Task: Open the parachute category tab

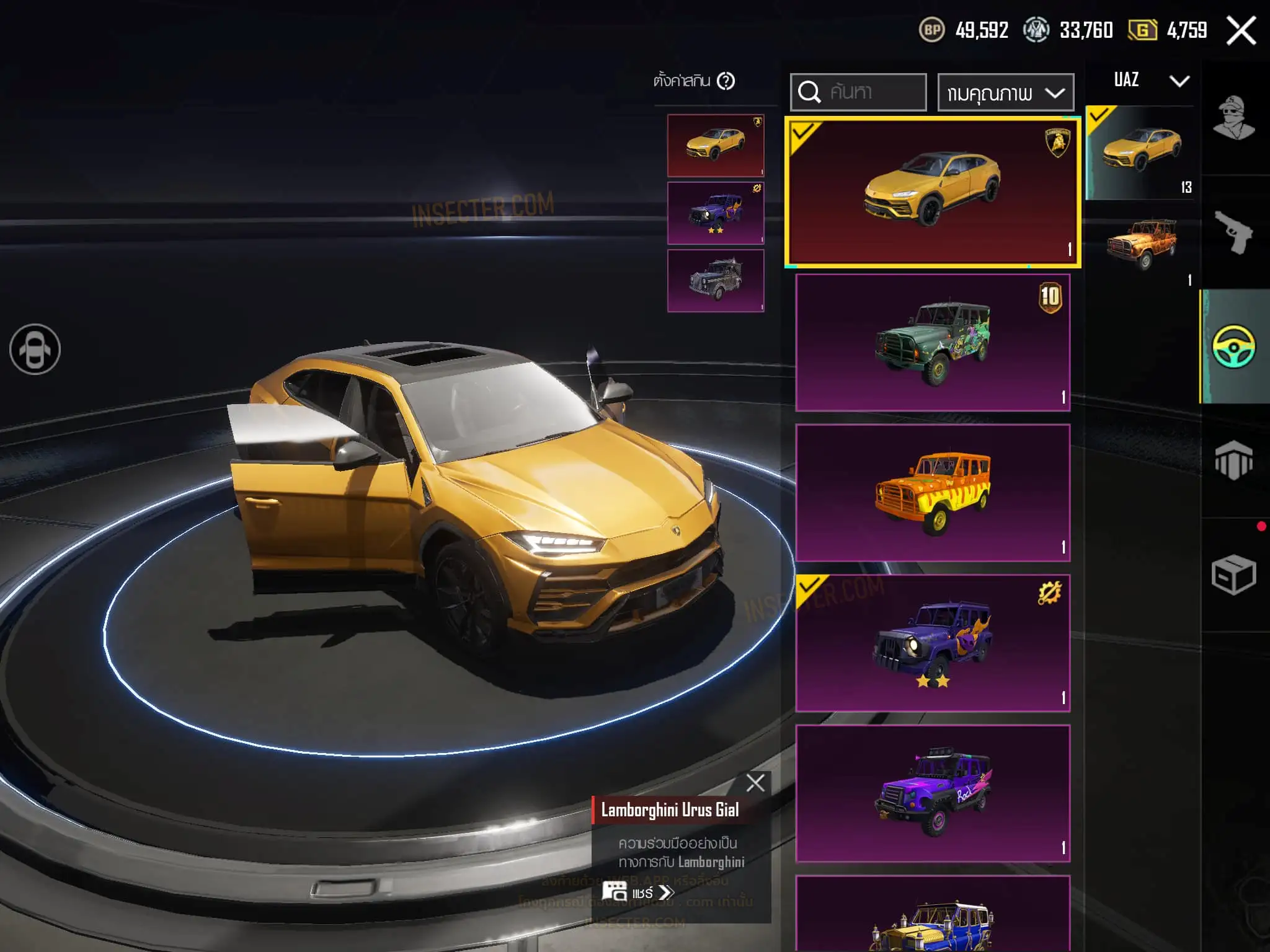Action: click(1233, 461)
